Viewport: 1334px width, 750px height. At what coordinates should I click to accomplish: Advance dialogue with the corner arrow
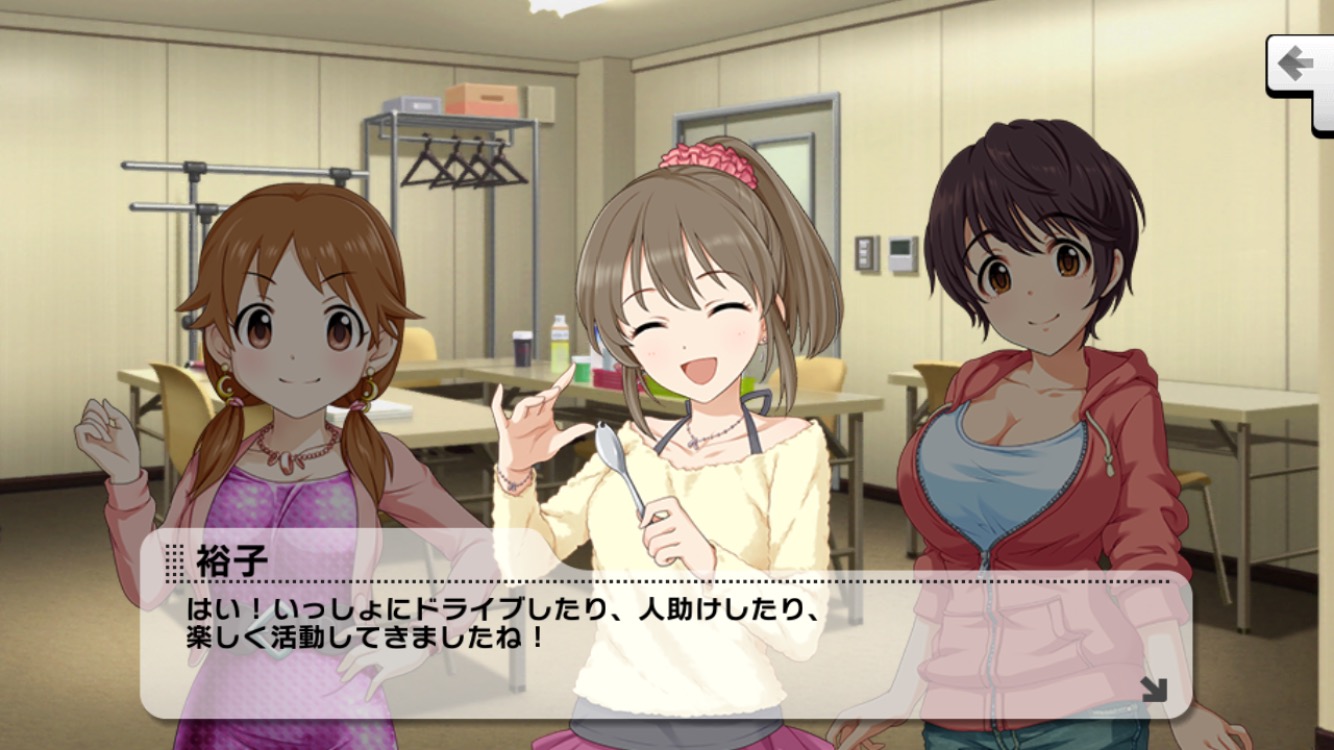point(1154,689)
